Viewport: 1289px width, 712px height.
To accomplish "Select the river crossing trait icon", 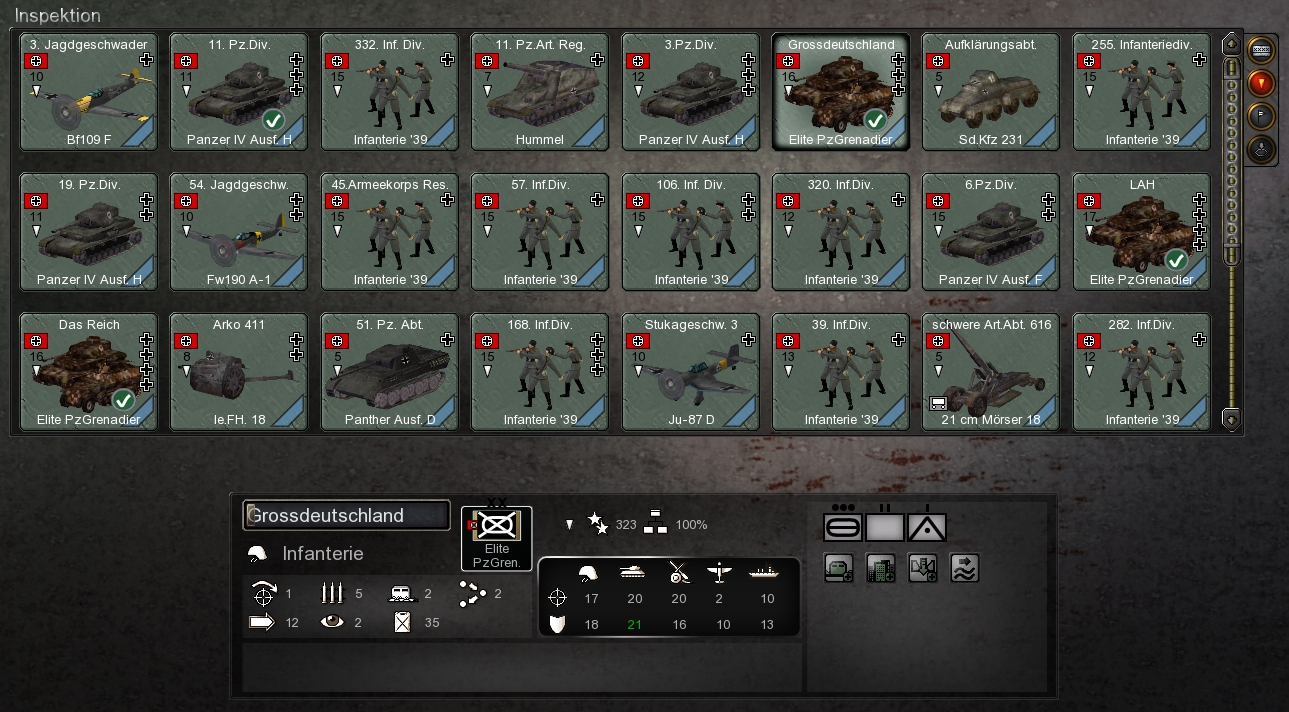I will [964, 568].
